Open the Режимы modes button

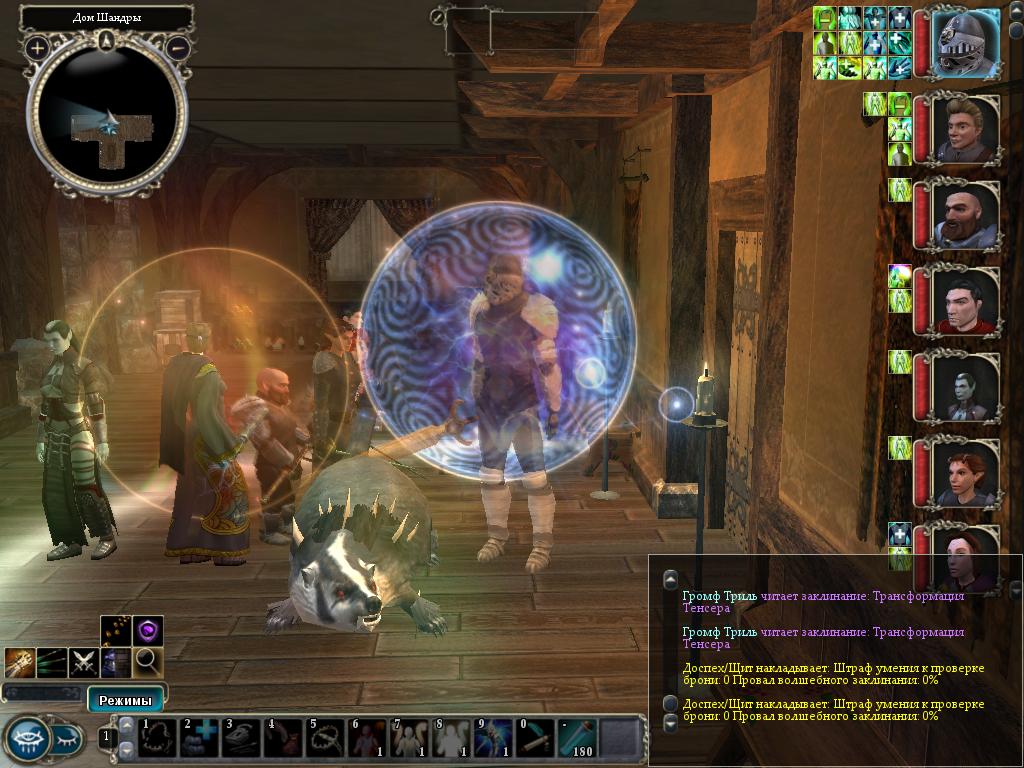coord(125,698)
